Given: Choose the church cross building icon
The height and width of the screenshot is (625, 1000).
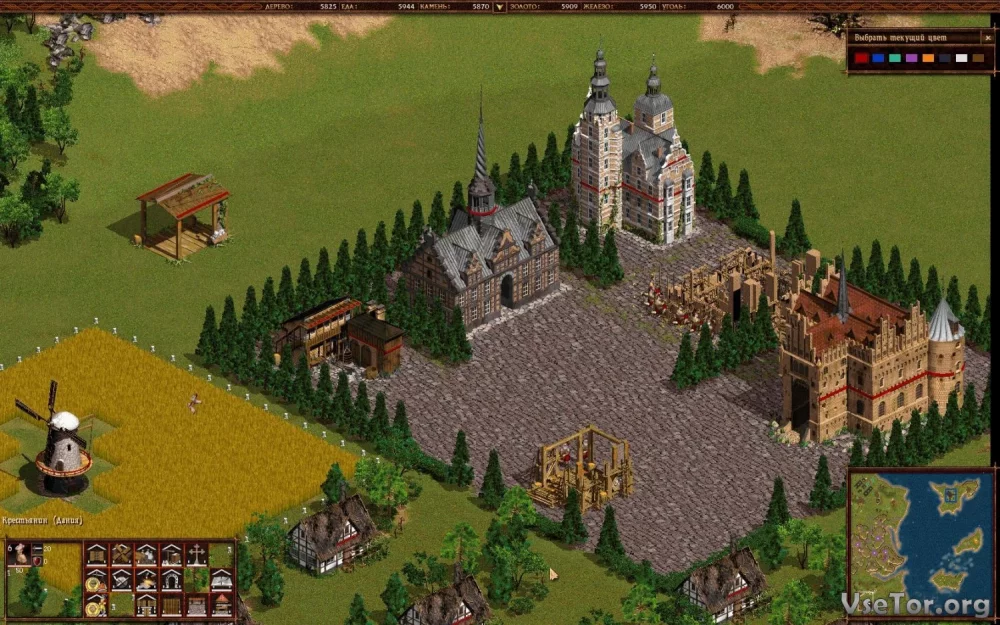Looking at the screenshot, I should point(197,554).
